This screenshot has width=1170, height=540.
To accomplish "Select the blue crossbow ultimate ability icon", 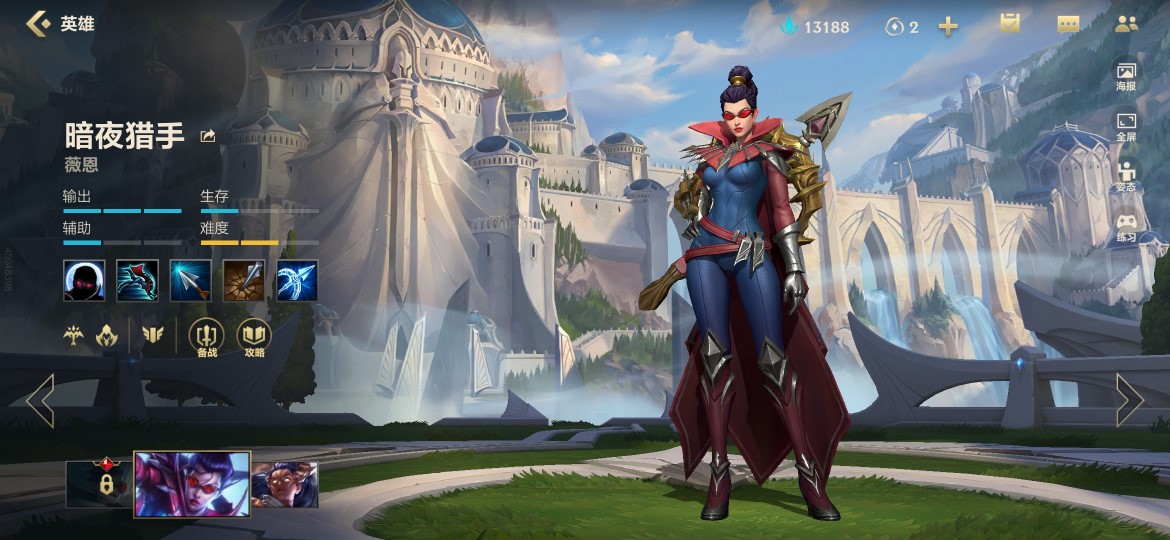I will click(297, 281).
